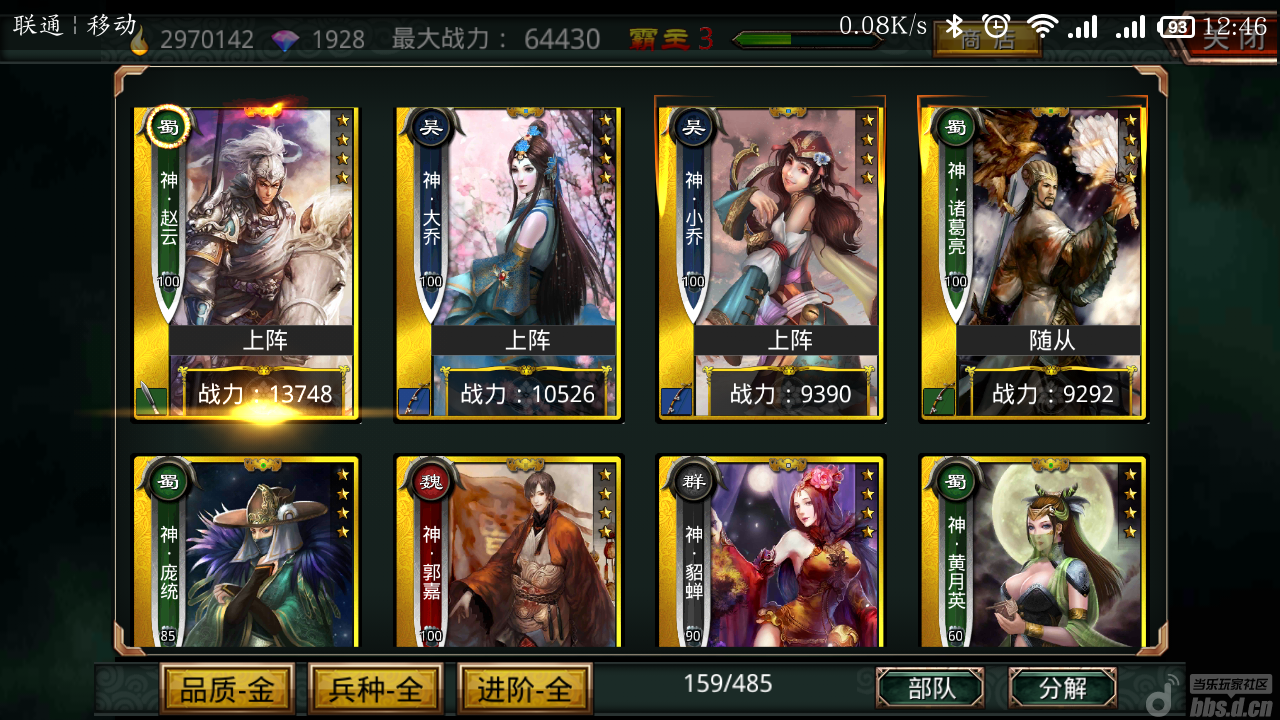The width and height of the screenshot is (1280, 720).
Task: Change the 品质-金 quality filter
Action: click(227, 689)
